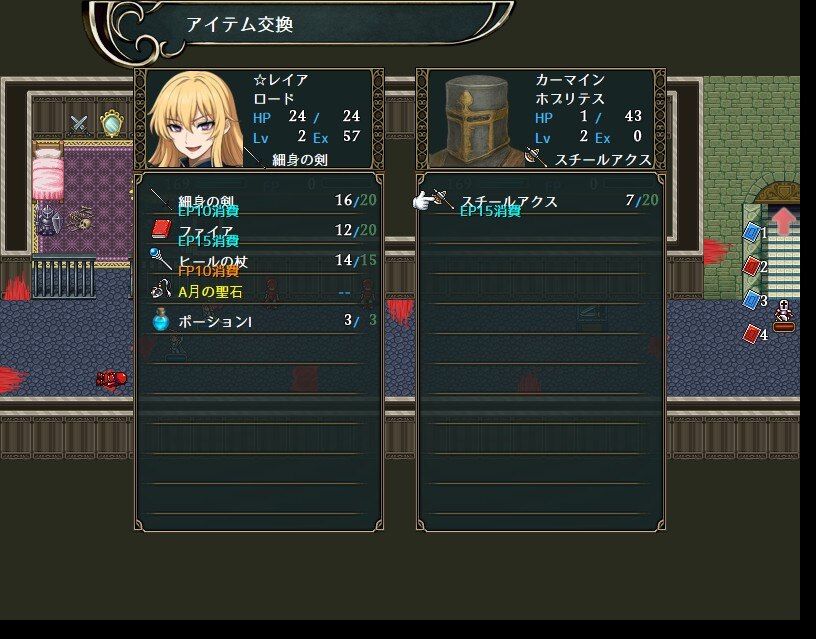Choose the ファイア tome row
816x639 pixels.
click(x=258, y=231)
